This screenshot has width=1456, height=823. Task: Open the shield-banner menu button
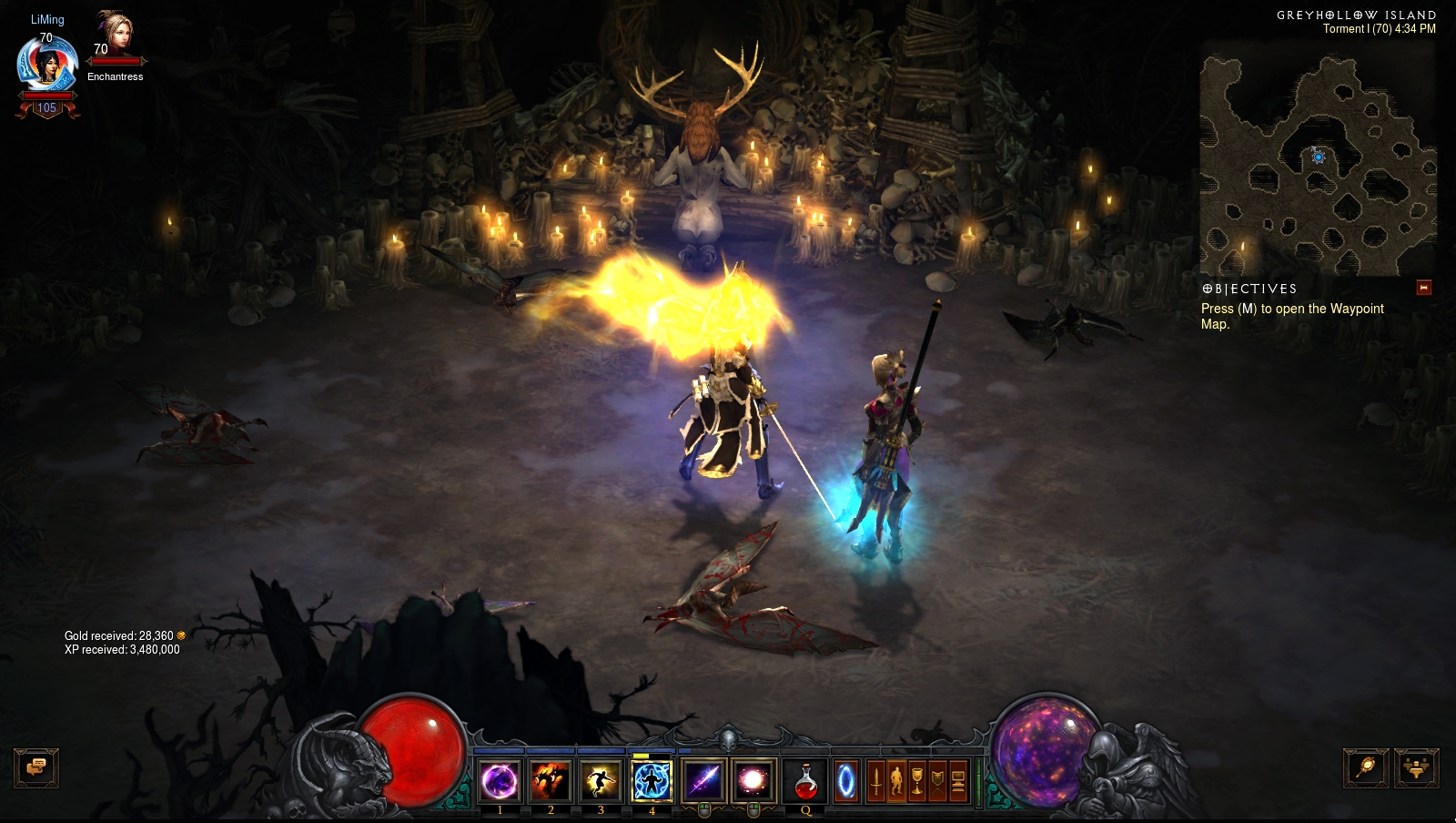[937, 781]
